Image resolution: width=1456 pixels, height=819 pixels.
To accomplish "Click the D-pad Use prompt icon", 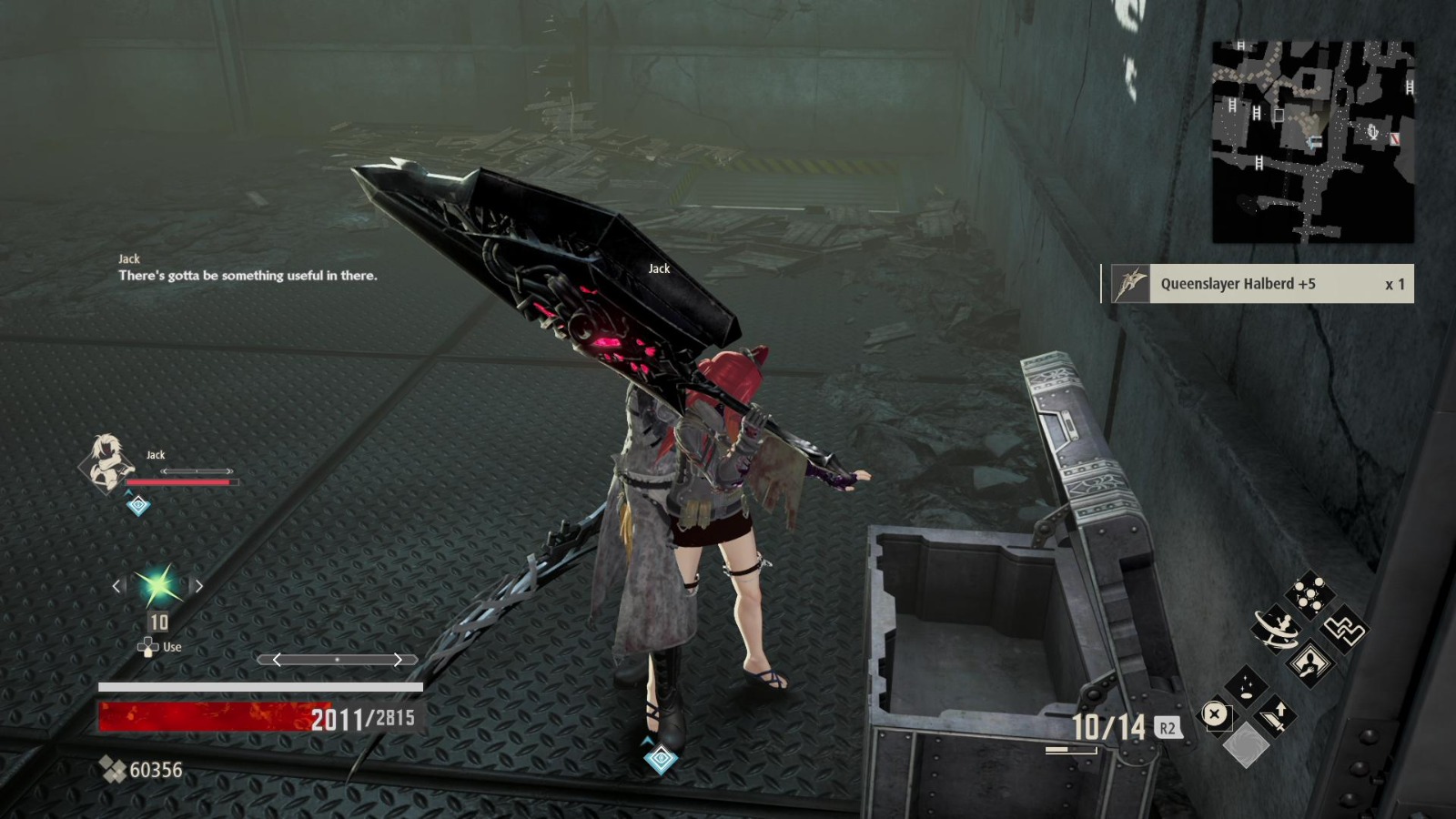I will tap(149, 646).
